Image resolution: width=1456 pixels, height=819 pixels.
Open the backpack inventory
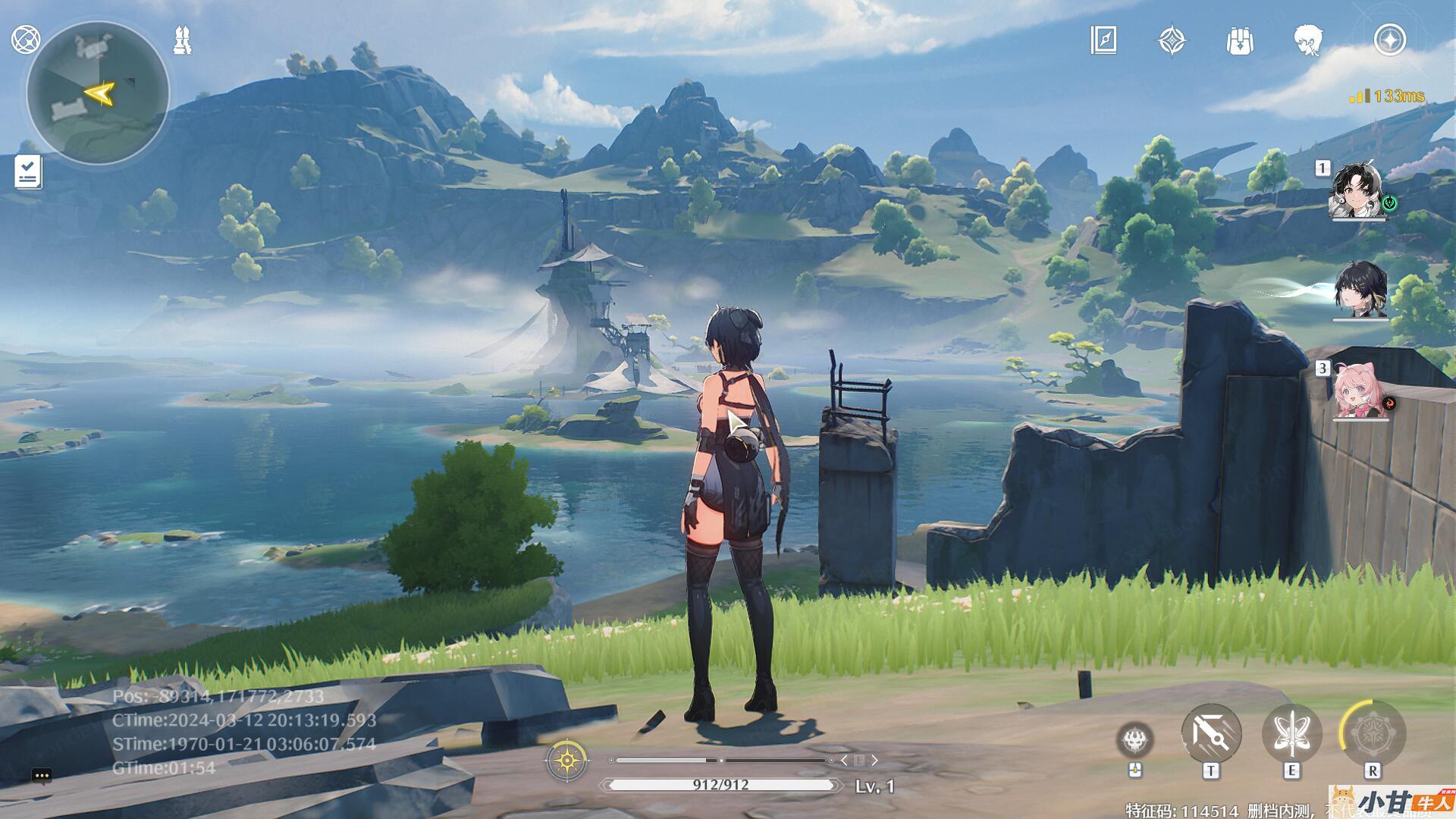[1239, 40]
